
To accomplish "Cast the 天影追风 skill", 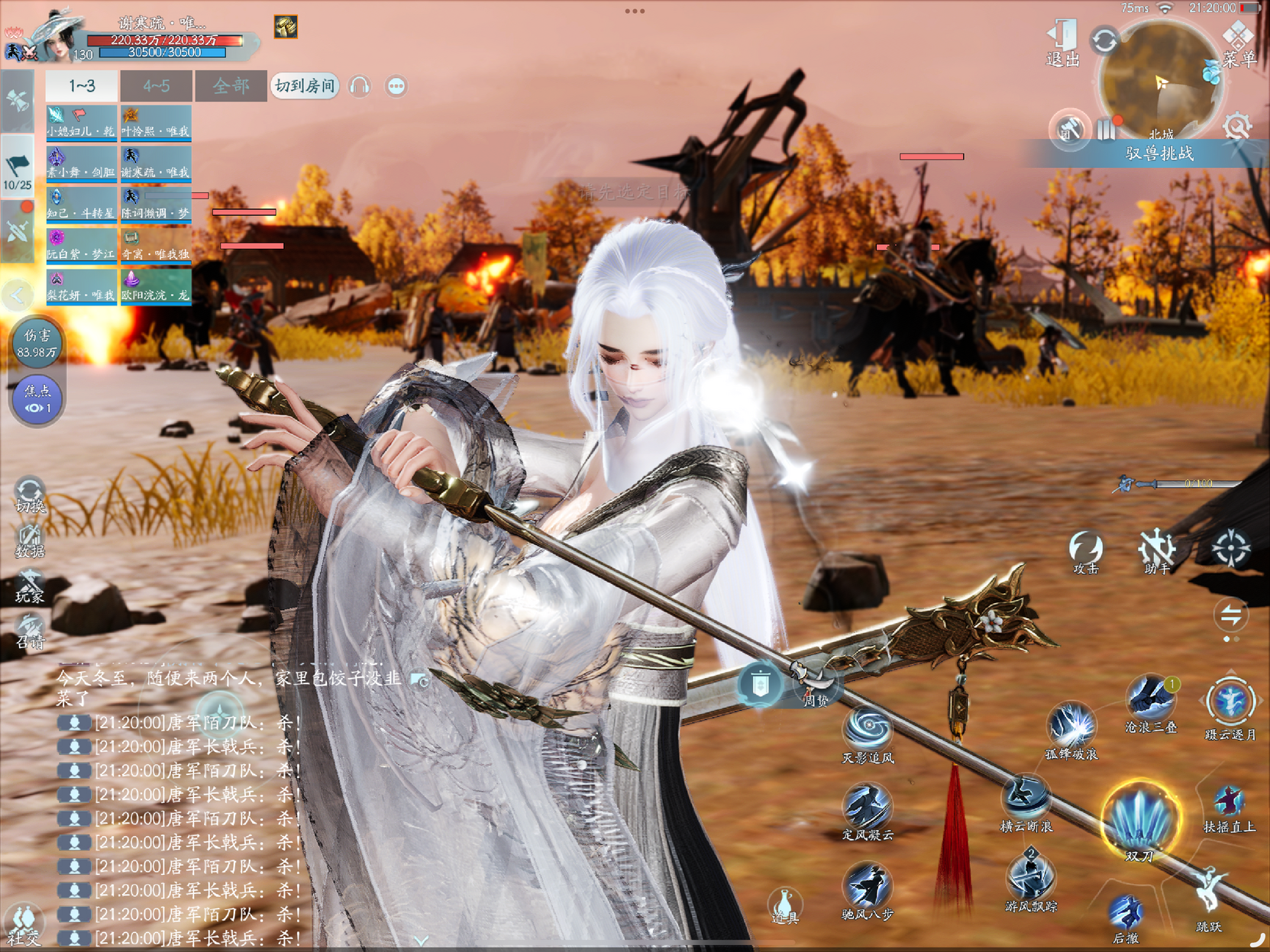I will pyautogui.click(x=868, y=731).
